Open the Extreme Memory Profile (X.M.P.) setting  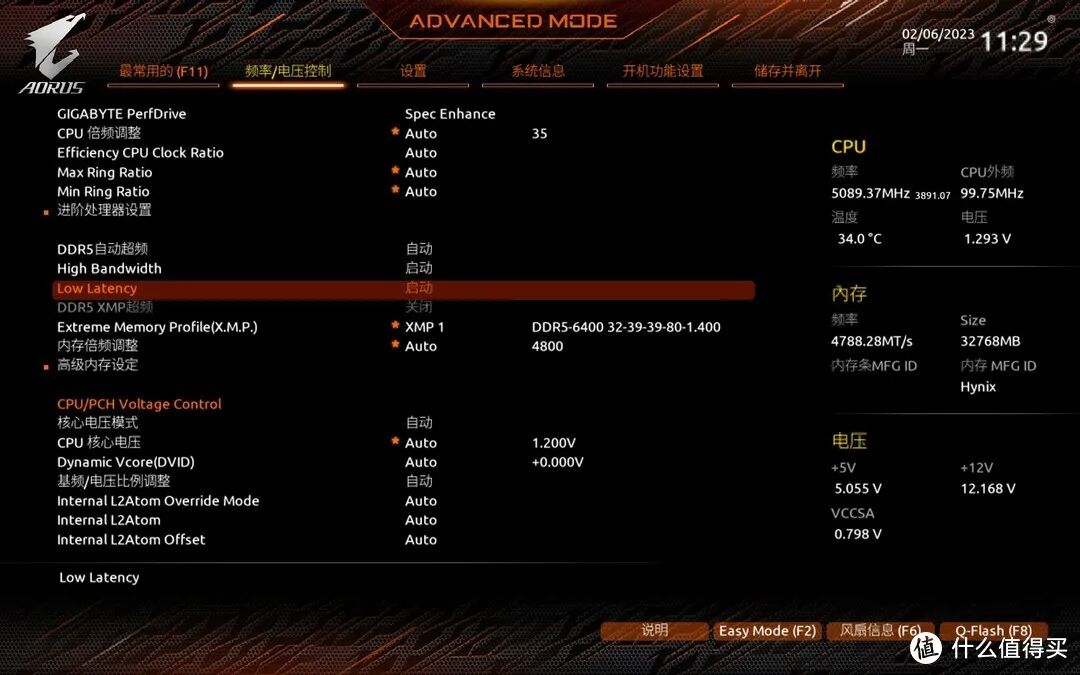(164, 327)
